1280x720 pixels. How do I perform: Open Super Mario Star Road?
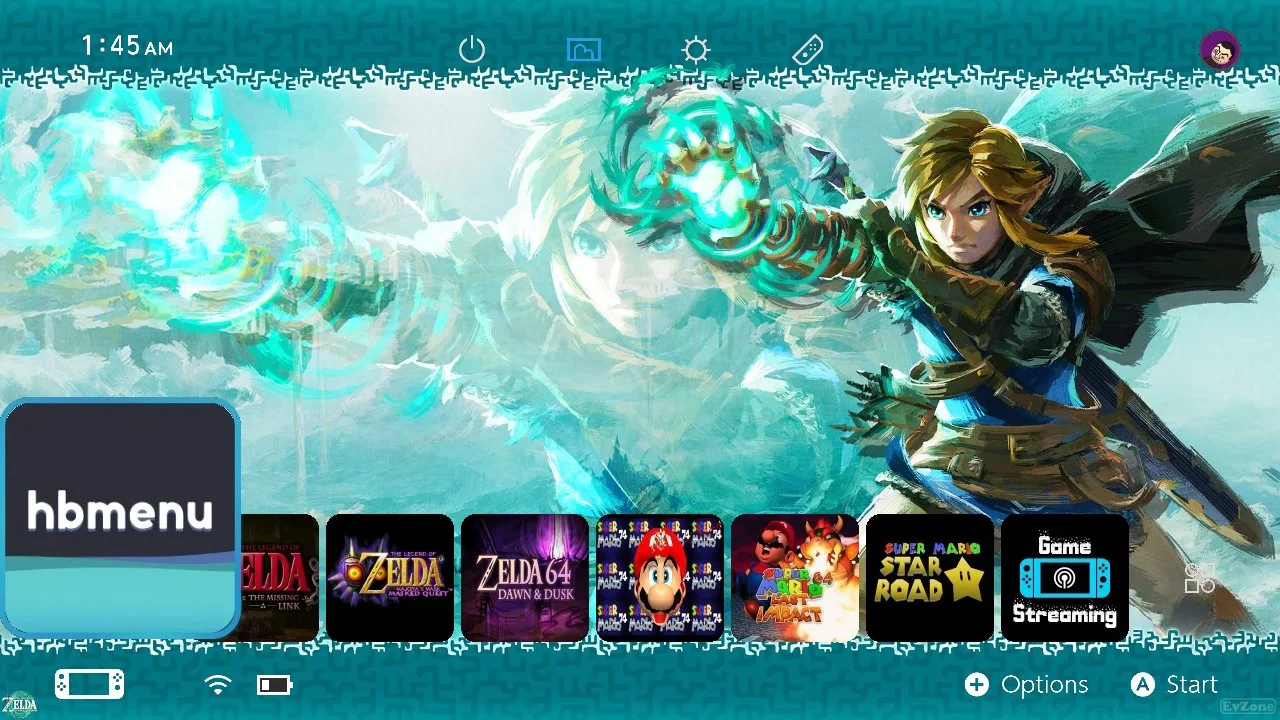929,578
